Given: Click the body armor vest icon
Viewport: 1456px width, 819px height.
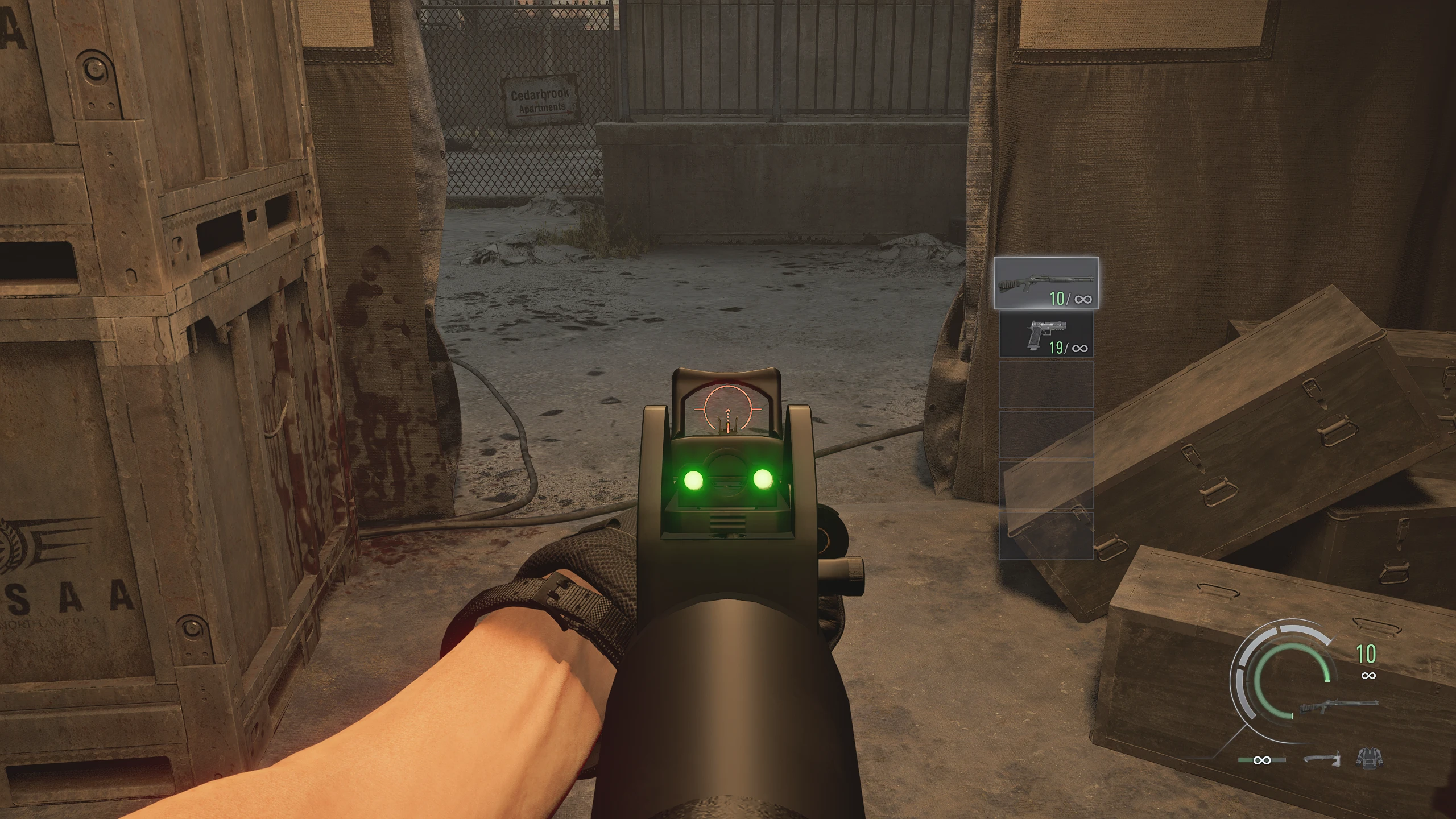Looking at the screenshot, I should click(x=1369, y=758).
